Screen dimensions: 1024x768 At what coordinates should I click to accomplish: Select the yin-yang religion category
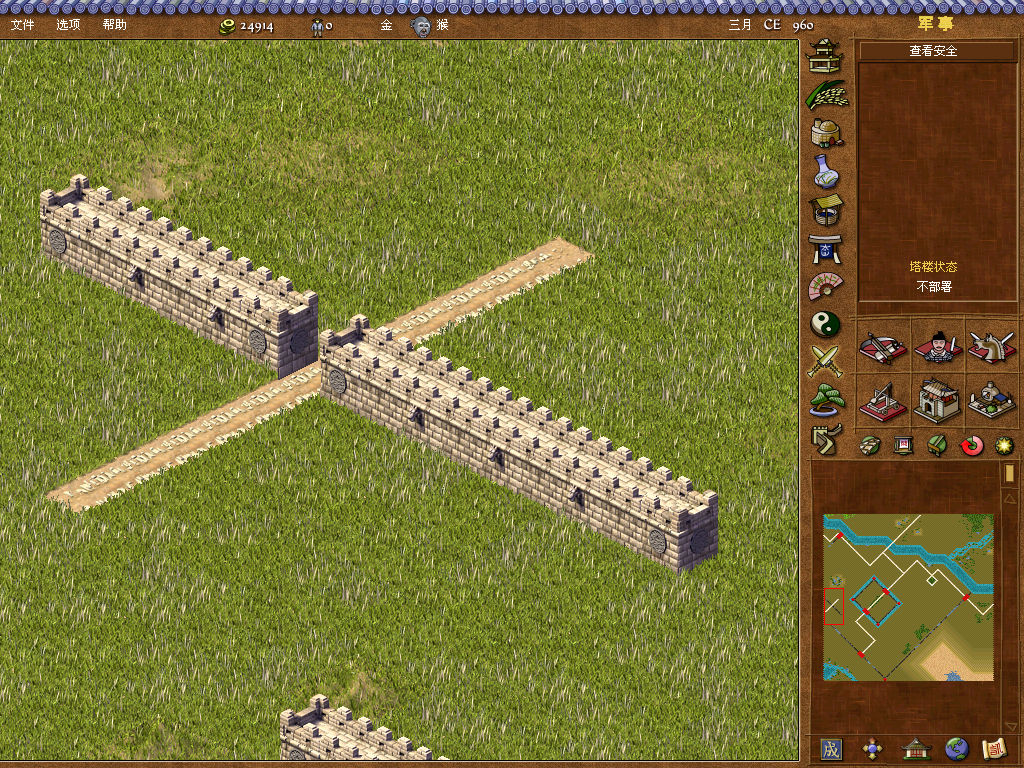pos(826,324)
